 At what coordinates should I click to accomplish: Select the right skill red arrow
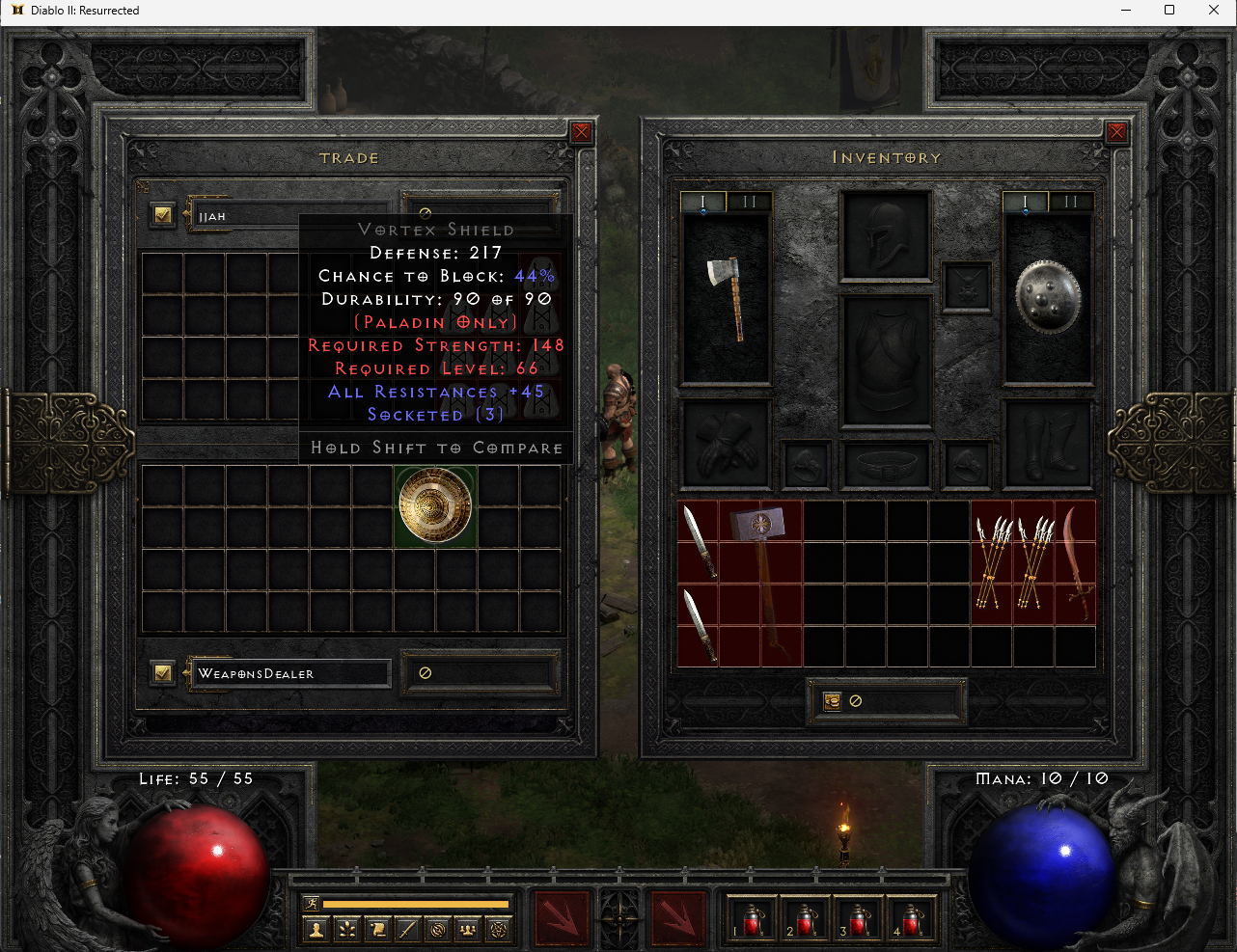(678, 919)
